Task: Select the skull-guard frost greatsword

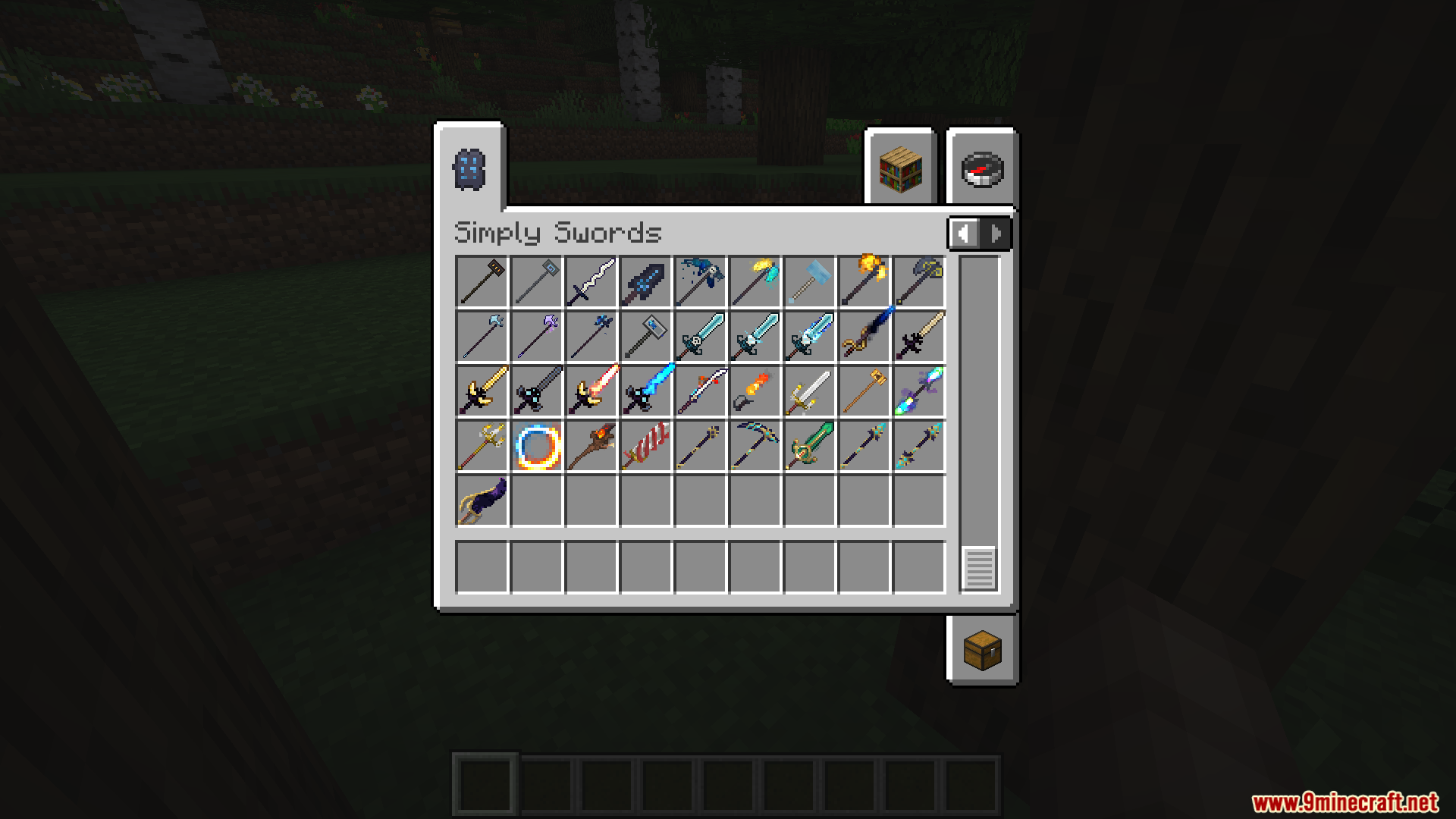Action: (x=699, y=337)
